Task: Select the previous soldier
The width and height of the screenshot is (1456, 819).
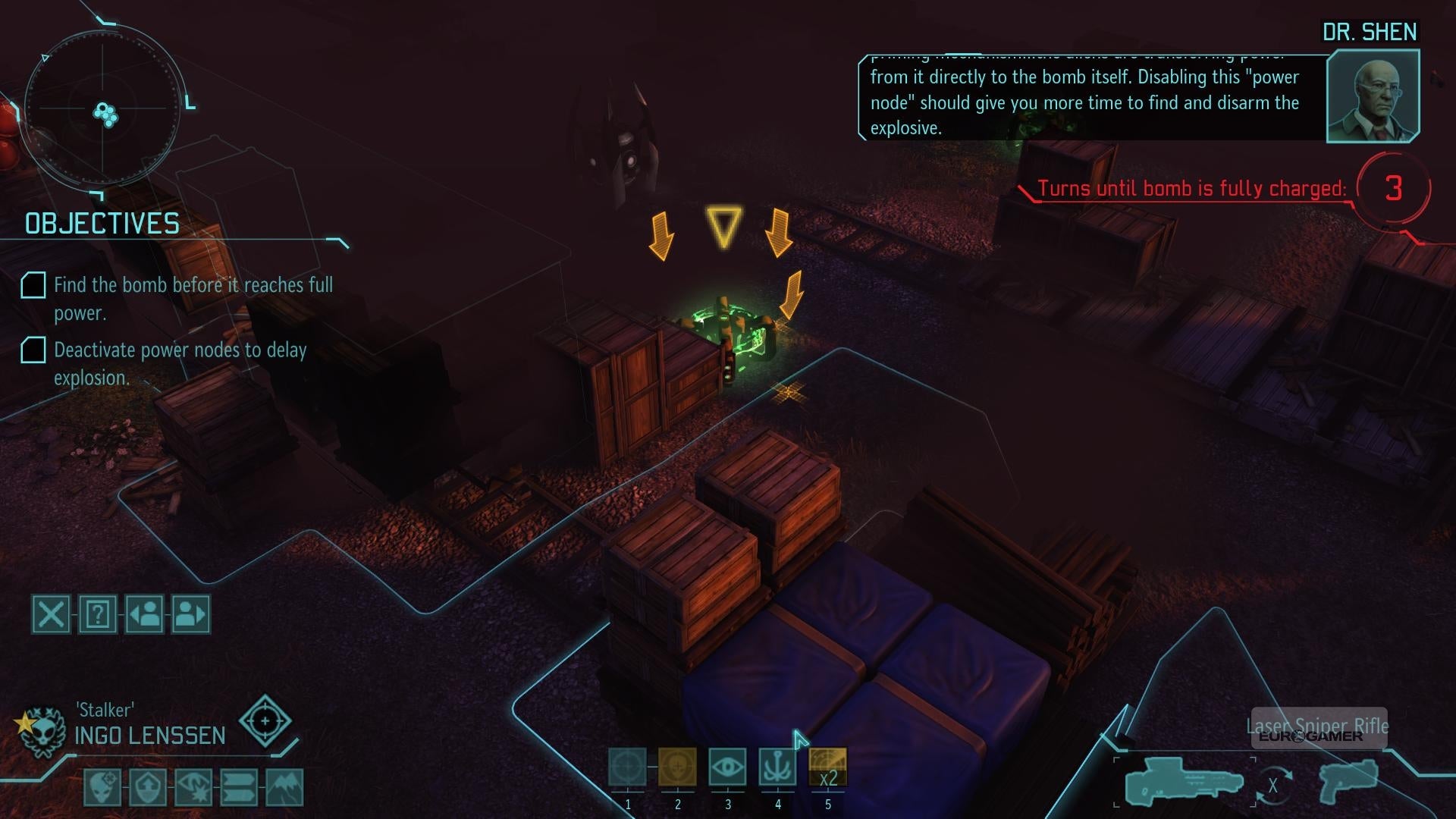Action: pyautogui.click(x=144, y=614)
